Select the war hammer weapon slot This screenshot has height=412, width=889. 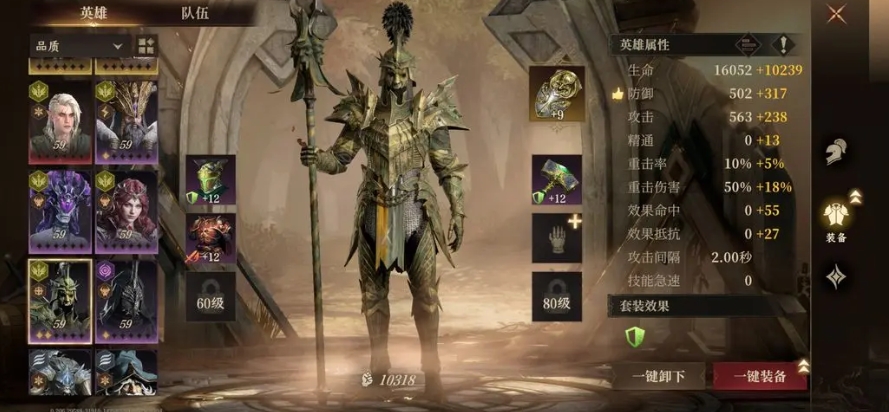point(556,180)
